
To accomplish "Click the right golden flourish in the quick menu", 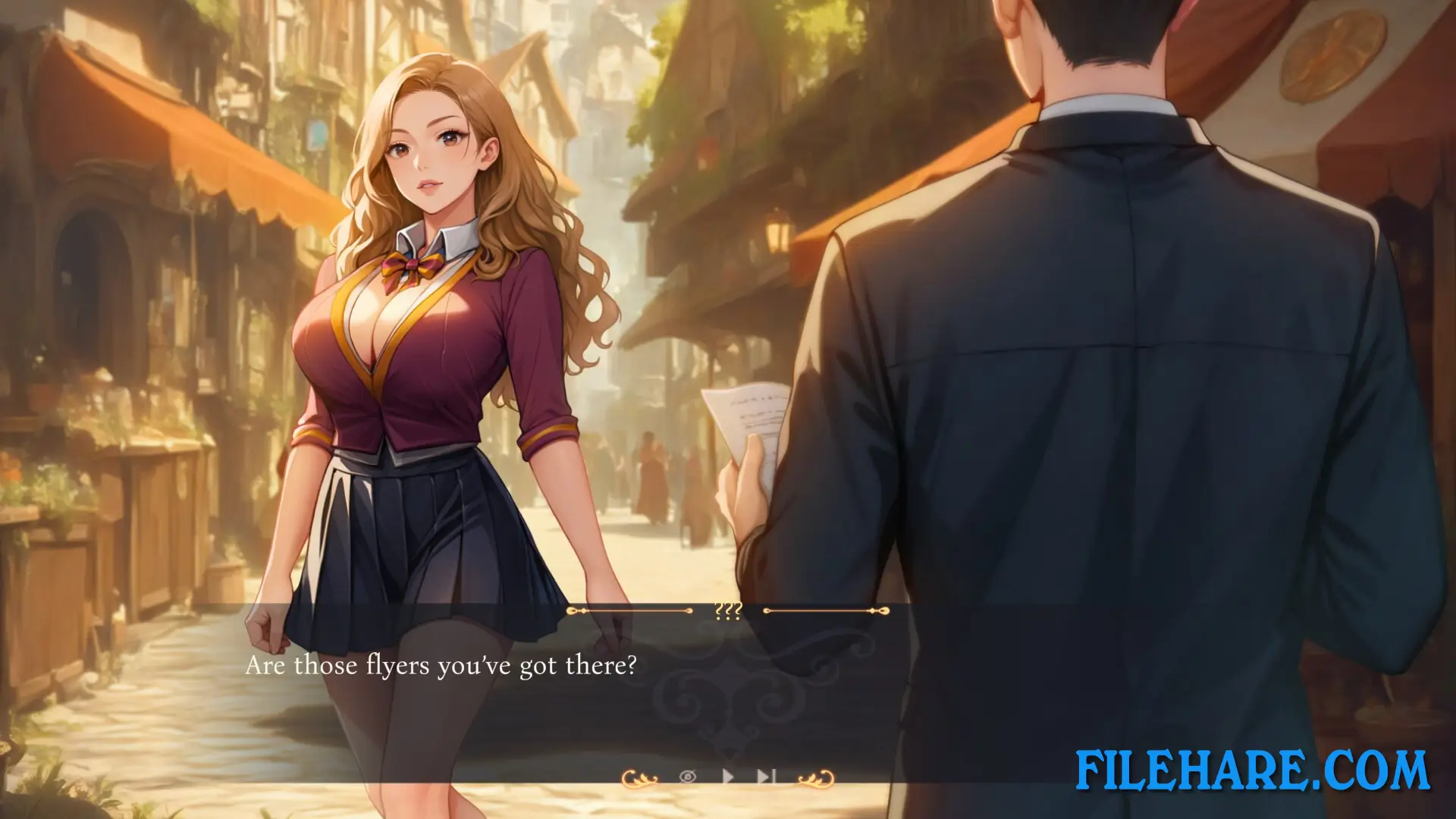I will 816,779.
